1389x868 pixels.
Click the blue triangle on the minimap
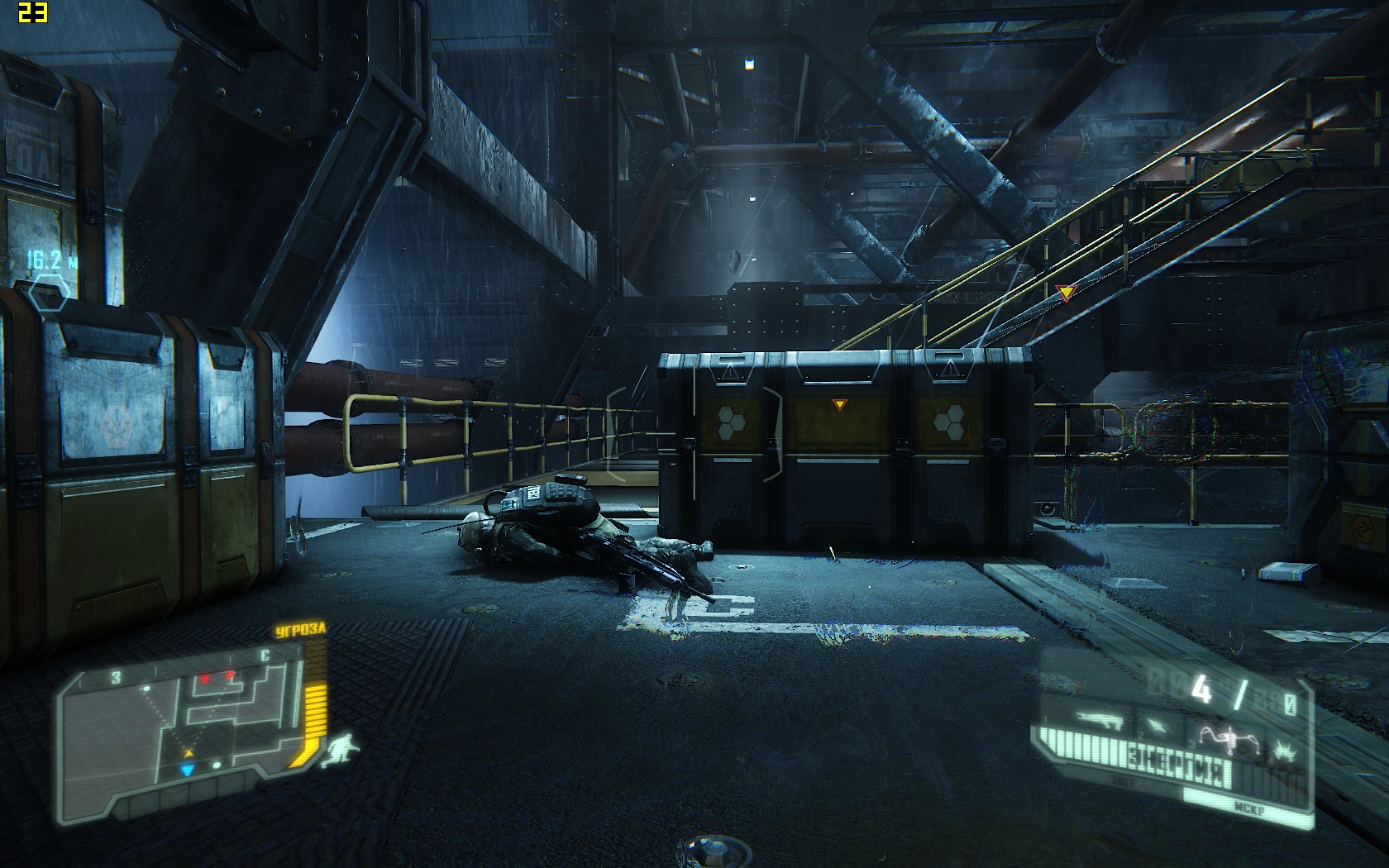(188, 770)
